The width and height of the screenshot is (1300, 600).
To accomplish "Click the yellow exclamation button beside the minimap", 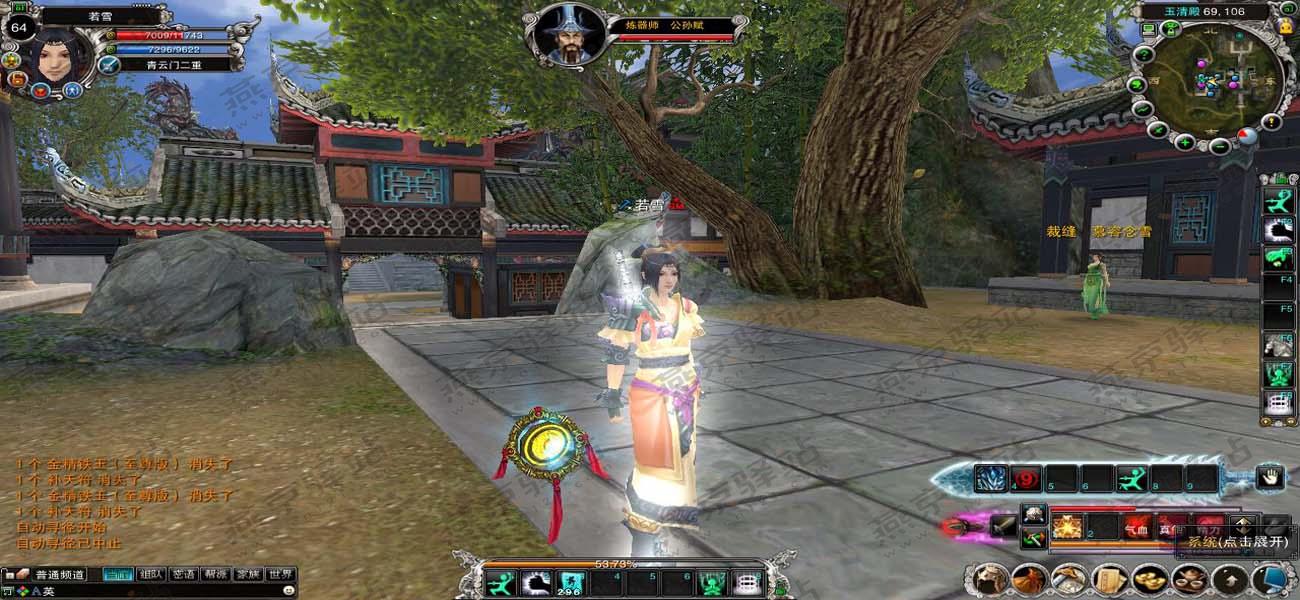I will pos(1271,122).
